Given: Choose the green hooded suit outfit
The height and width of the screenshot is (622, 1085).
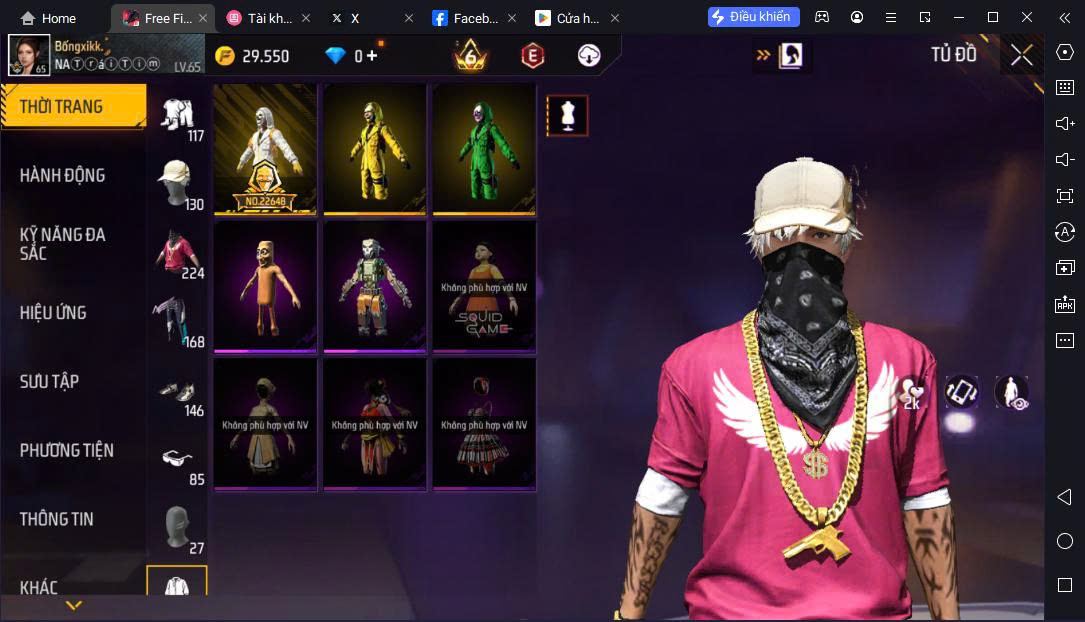Looking at the screenshot, I should pyautogui.click(x=484, y=148).
